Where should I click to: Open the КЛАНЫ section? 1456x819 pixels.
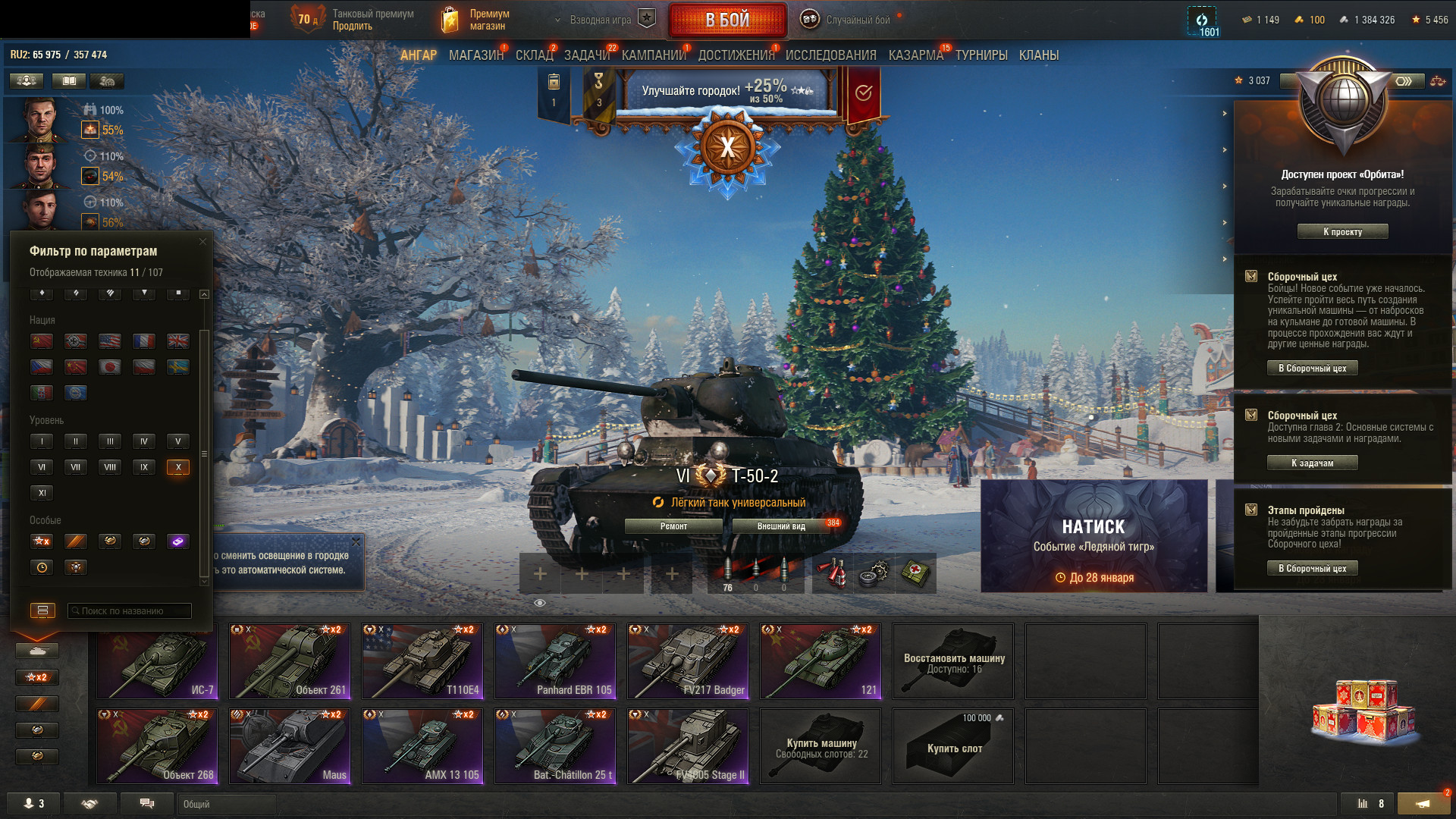(x=1038, y=55)
